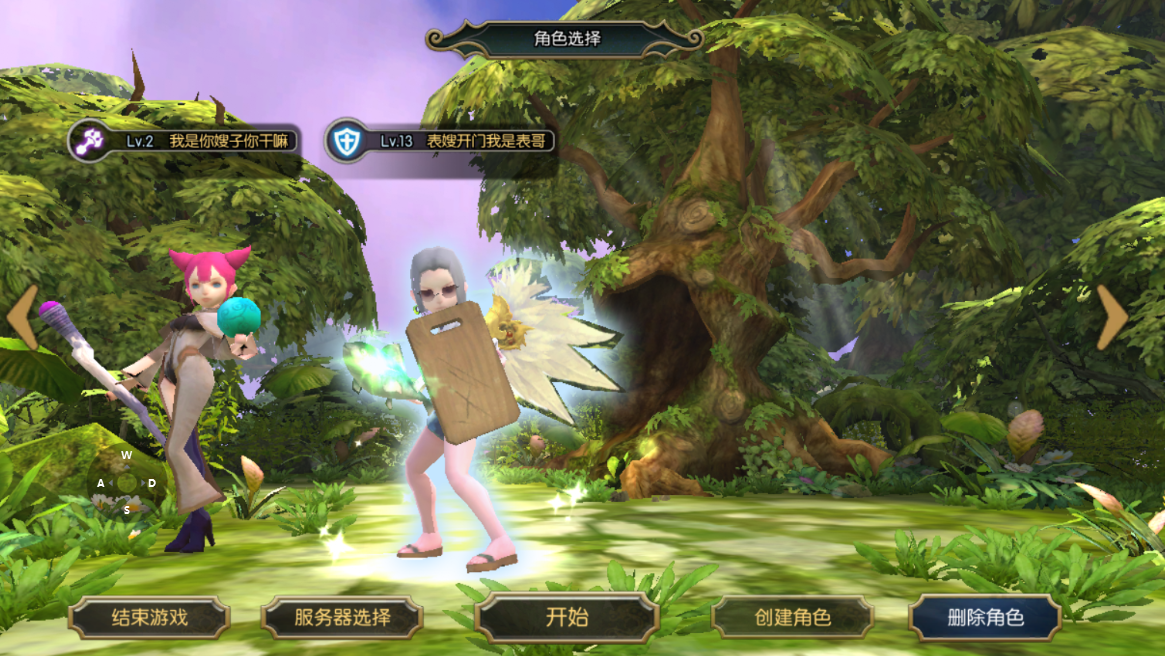Select the Lv.2 character 我是你嫂子你干嘛
The height and width of the screenshot is (656, 1165).
(x=185, y=141)
